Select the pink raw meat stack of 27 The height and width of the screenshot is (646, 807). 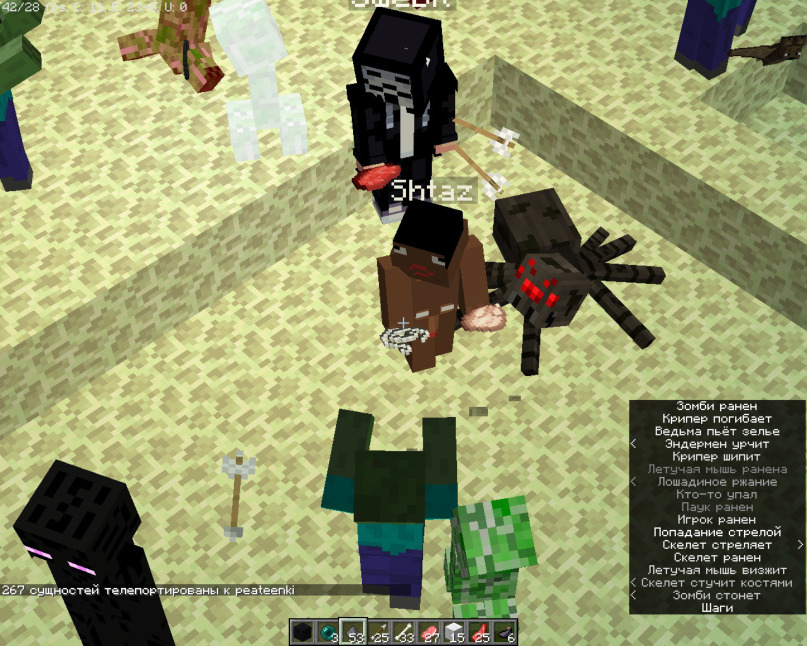(x=429, y=632)
